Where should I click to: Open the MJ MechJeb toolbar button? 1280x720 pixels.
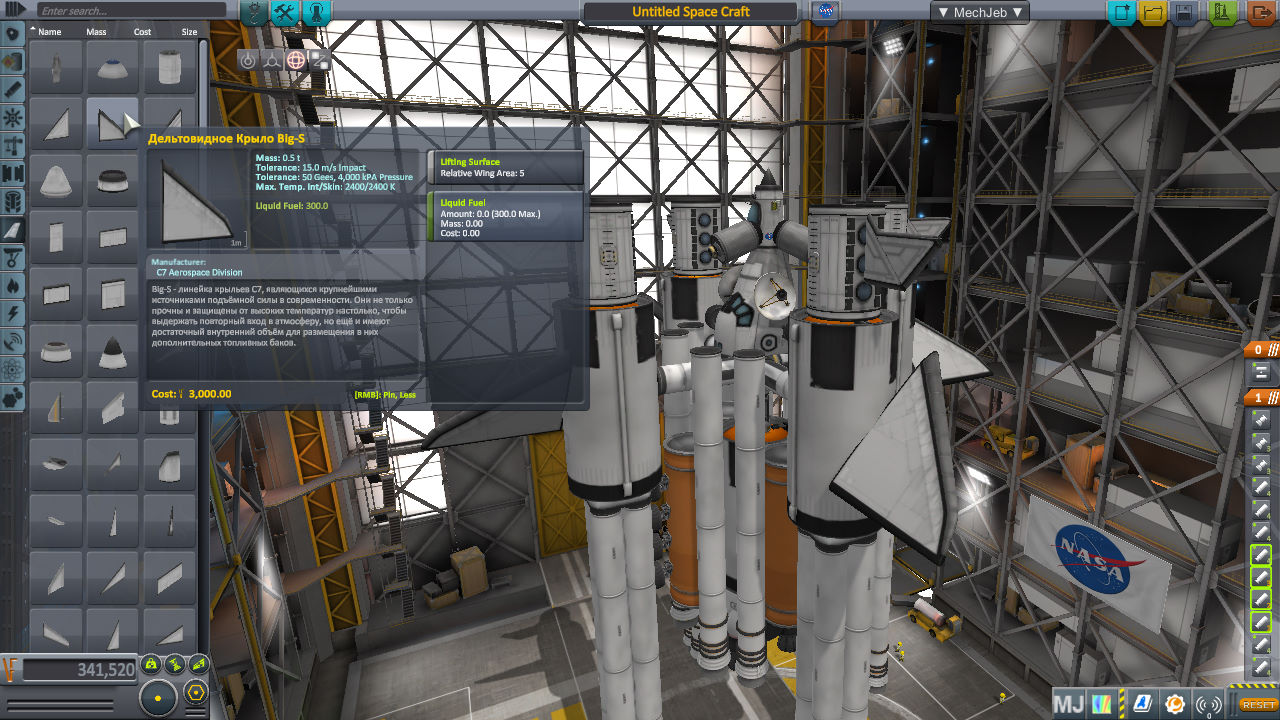pyautogui.click(x=1069, y=703)
